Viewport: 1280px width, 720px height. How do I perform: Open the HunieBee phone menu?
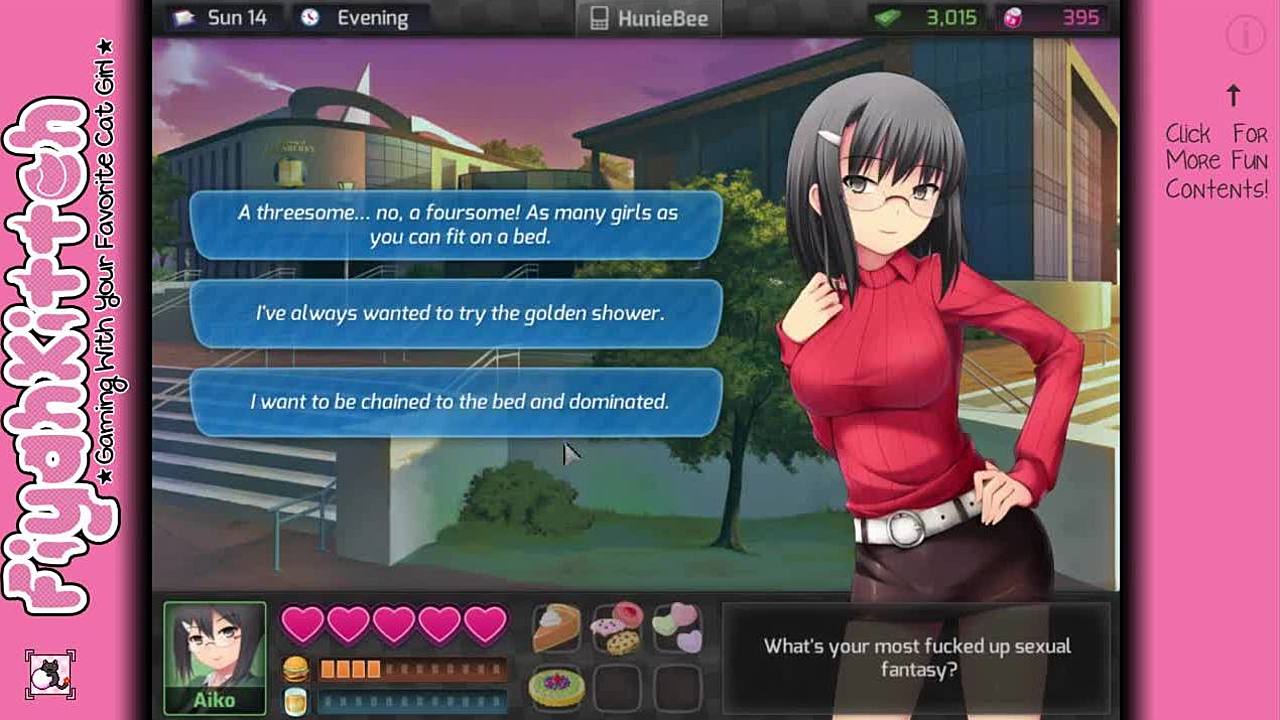click(649, 18)
